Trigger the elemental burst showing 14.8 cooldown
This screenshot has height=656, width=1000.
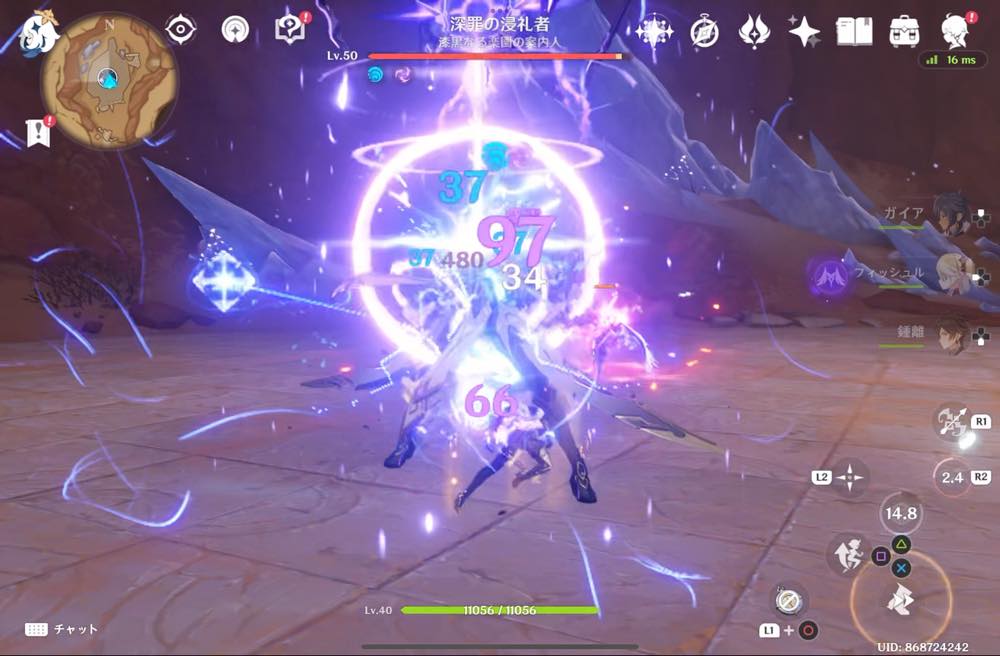(900, 514)
